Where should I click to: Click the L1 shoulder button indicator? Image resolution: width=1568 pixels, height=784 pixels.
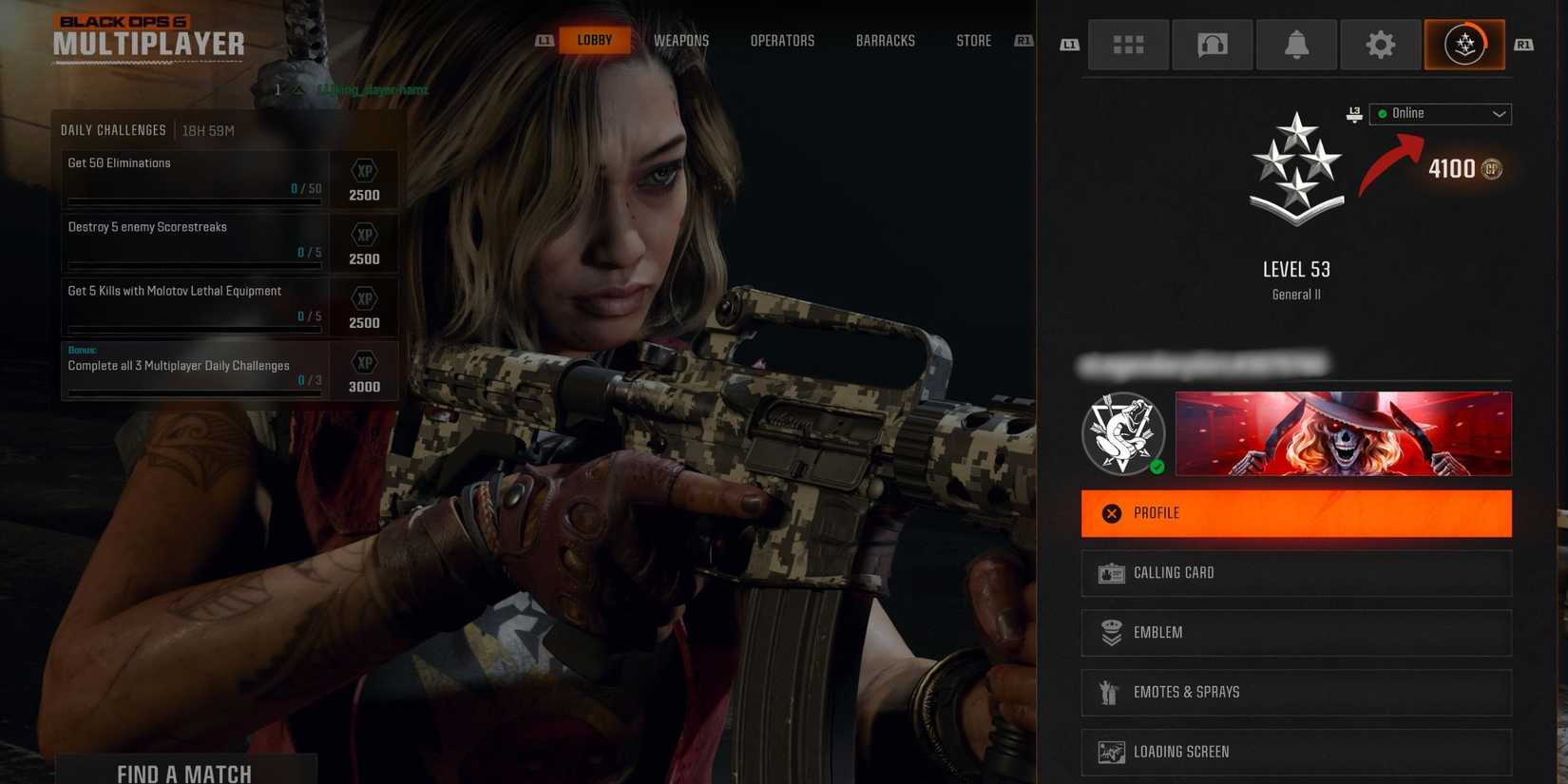544,40
